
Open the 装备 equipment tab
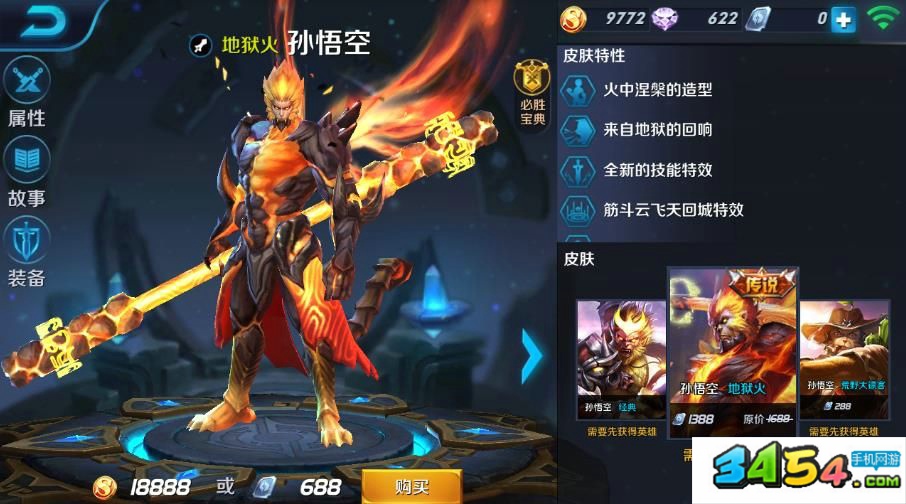click(x=27, y=252)
